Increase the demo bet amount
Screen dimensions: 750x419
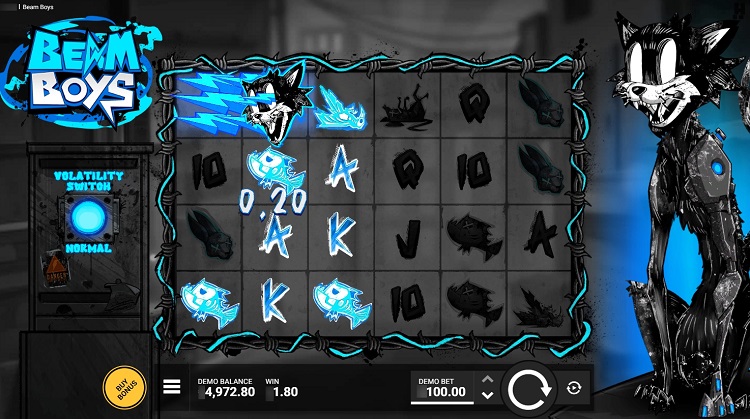(x=487, y=379)
